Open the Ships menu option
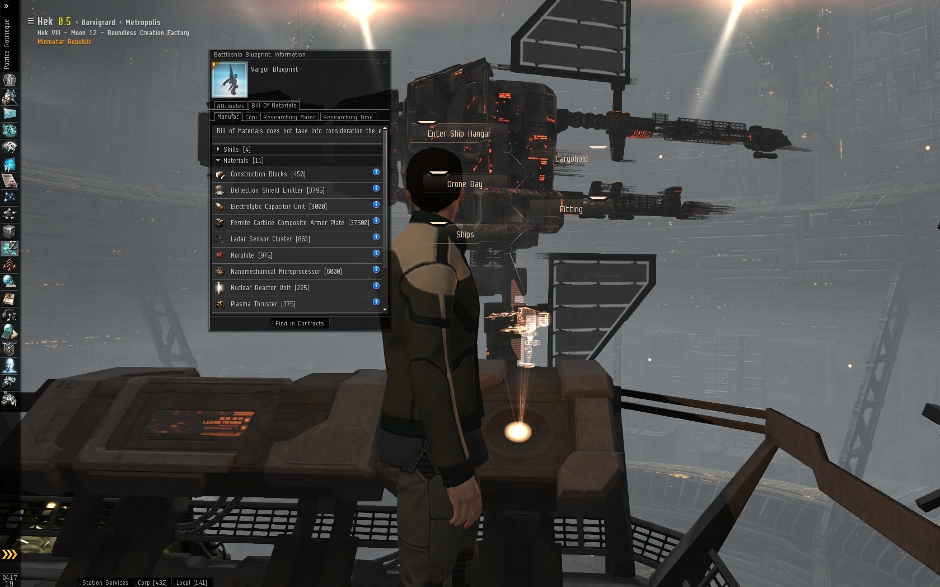Viewport: 940px width, 587px height. click(465, 234)
